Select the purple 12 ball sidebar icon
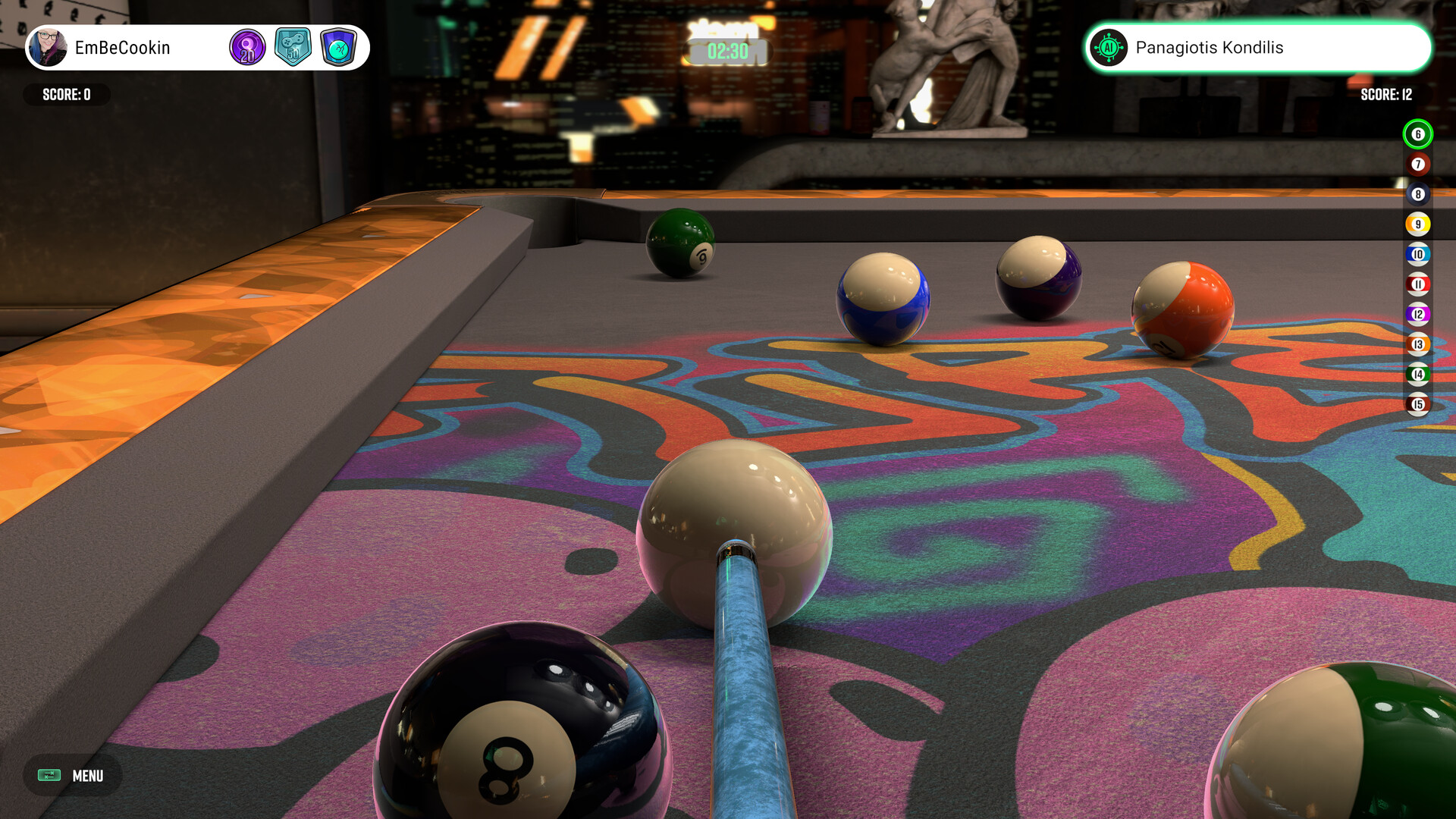 coord(1417,312)
